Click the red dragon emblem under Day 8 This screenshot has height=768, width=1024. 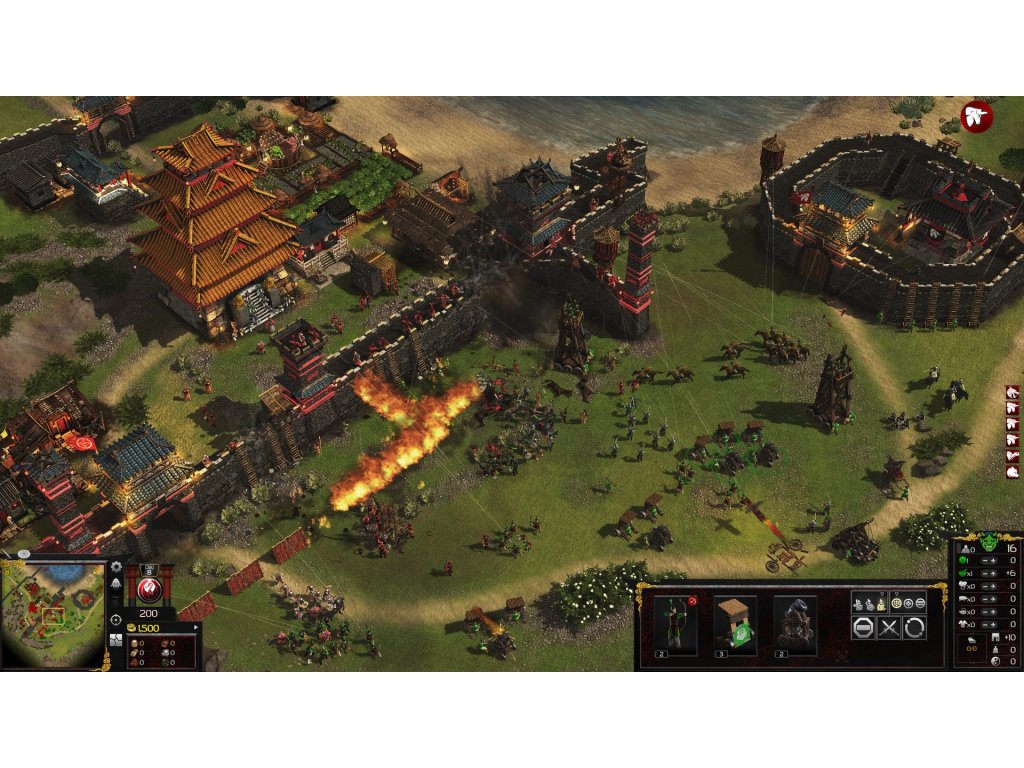[148, 586]
